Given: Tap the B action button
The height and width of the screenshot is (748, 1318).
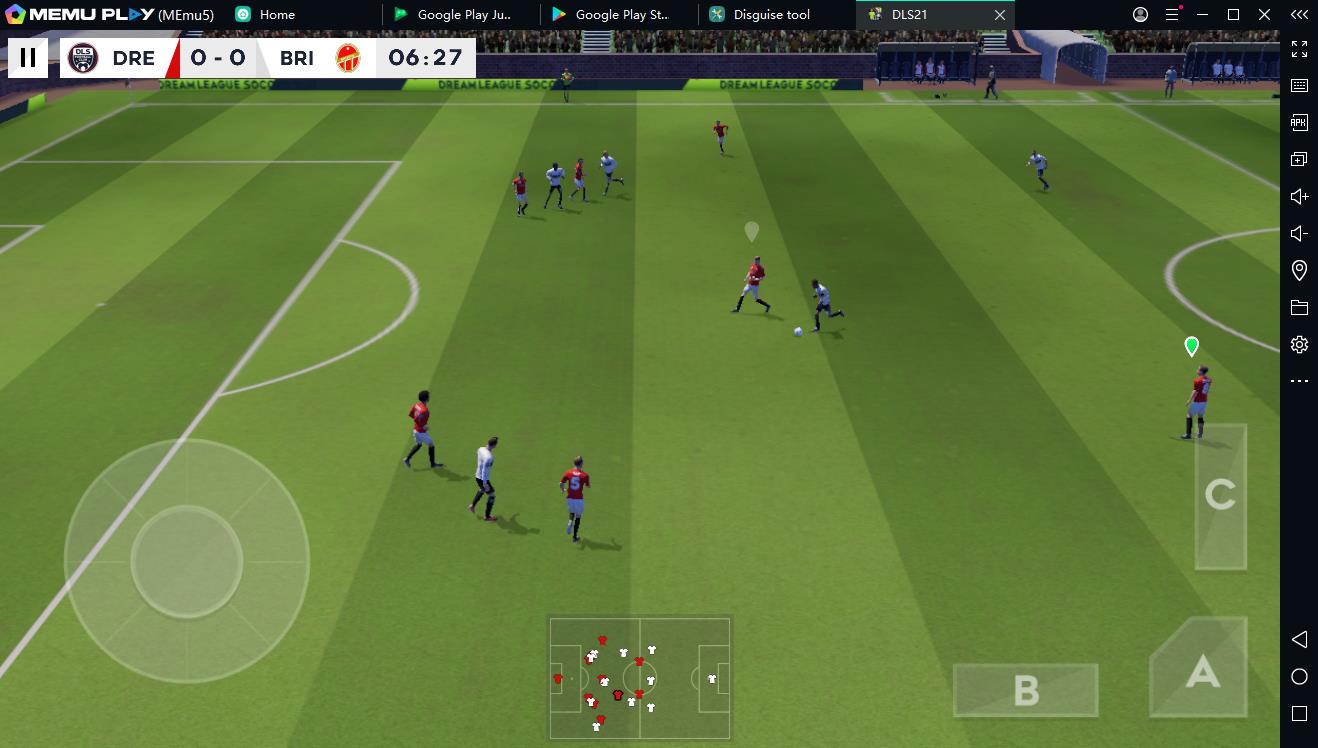Looking at the screenshot, I should [1026, 690].
